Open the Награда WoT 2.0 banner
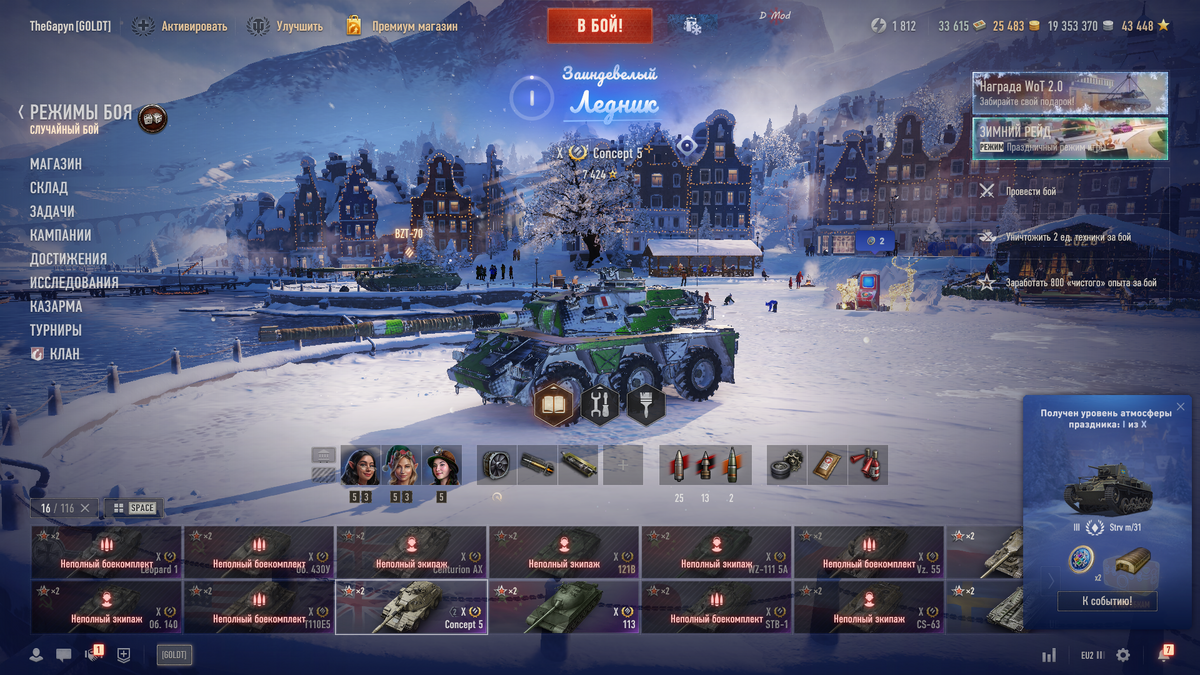Image resolution: width=1200 pixels, height=675 pixels. 1069,92
